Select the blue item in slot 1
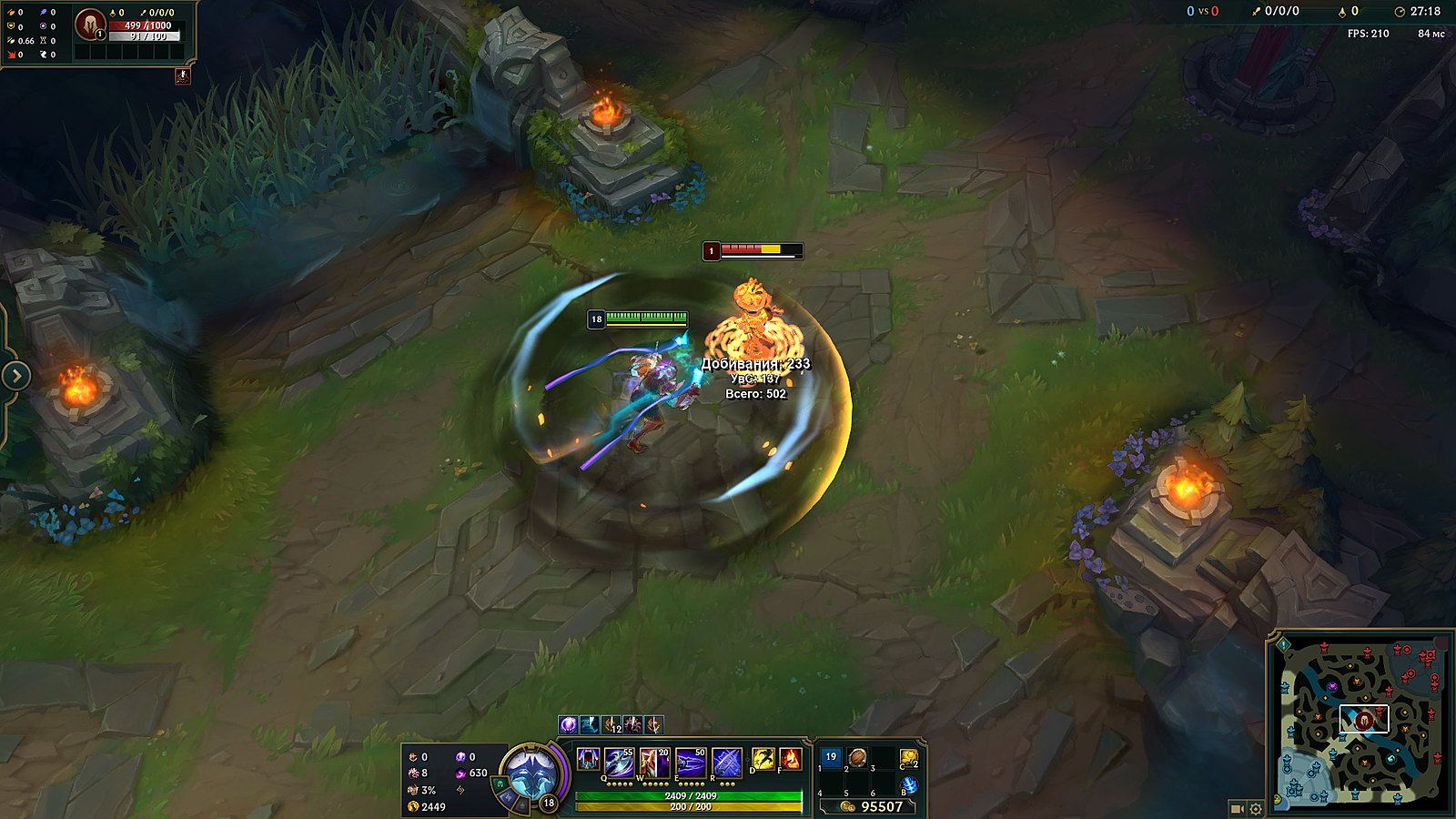This screenshot has height=819, width=1456. click(x=831, y=757)
